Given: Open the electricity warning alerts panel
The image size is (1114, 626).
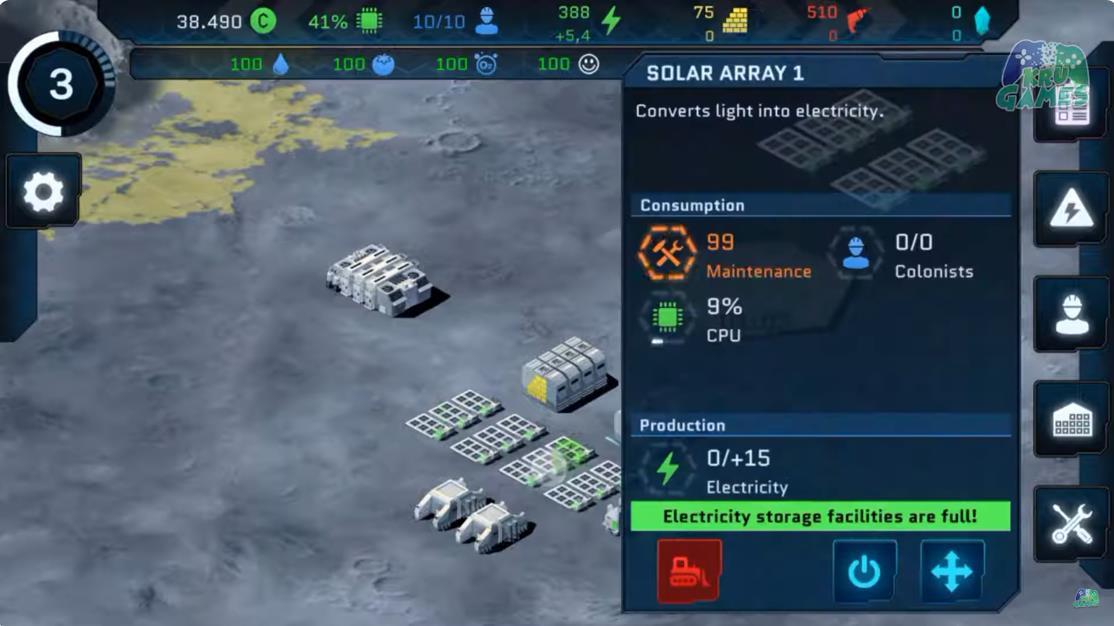Looking at the screenshot, I should pyautogui.click(x=1070, y=210).
